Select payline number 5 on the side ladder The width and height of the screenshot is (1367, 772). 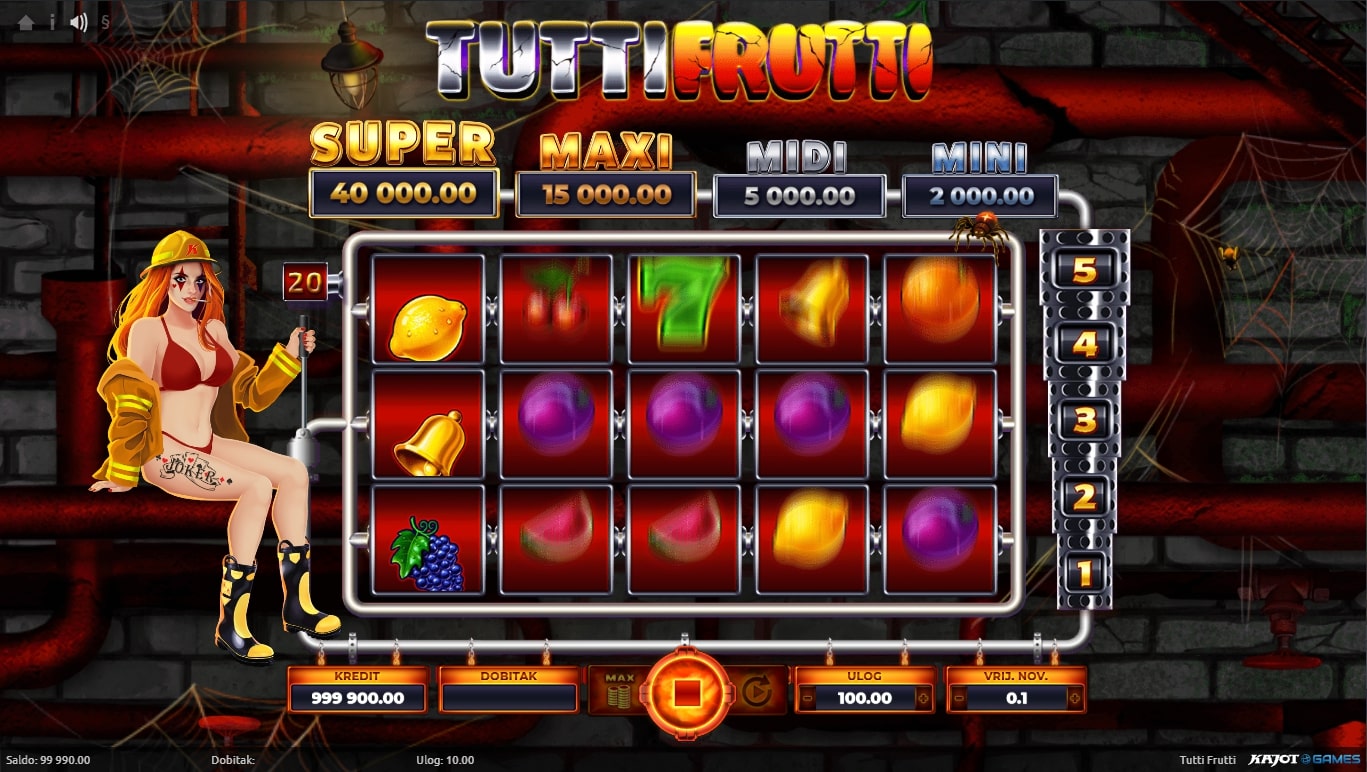[x=1085, y=270]
